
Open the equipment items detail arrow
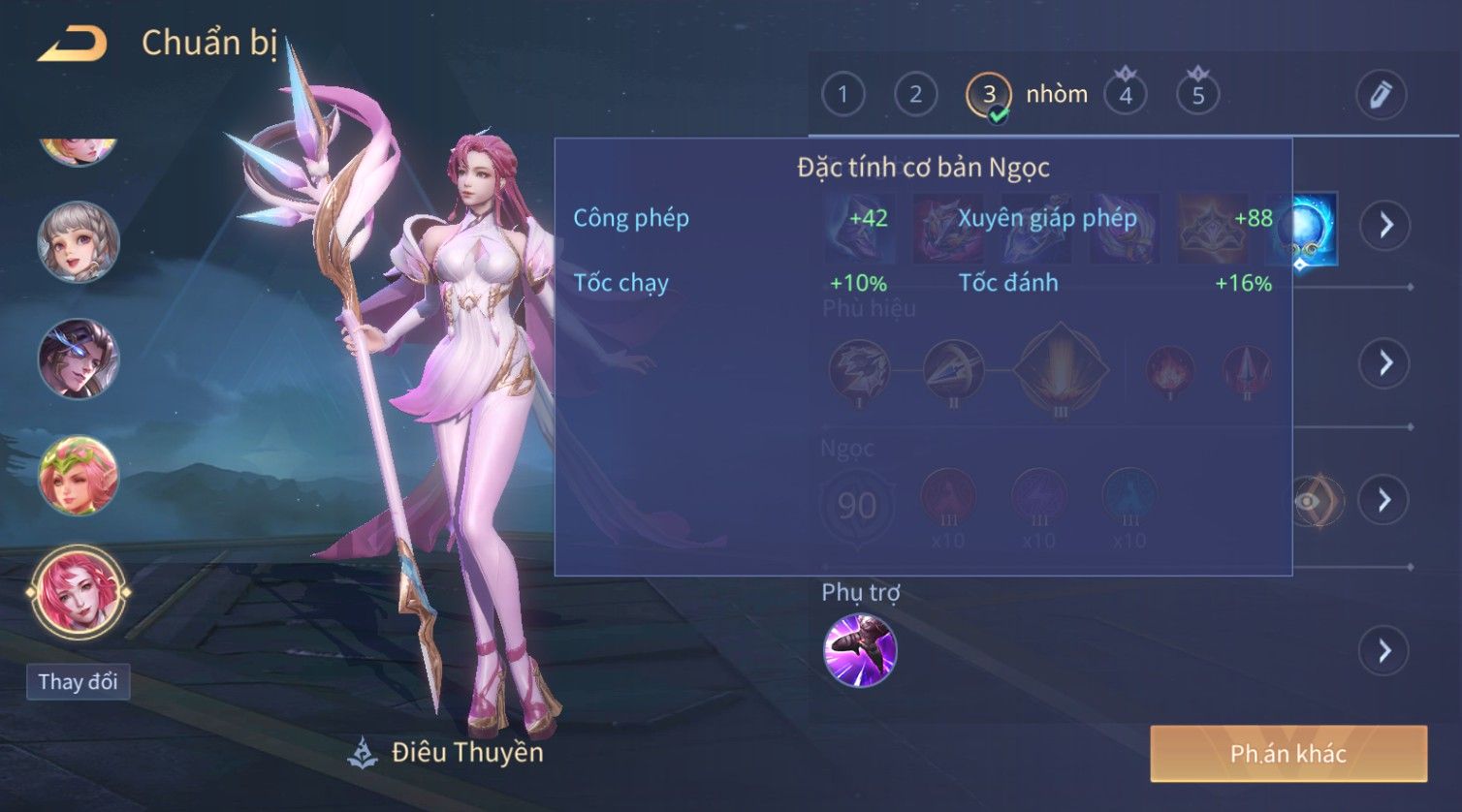[x=1384, y=226]
